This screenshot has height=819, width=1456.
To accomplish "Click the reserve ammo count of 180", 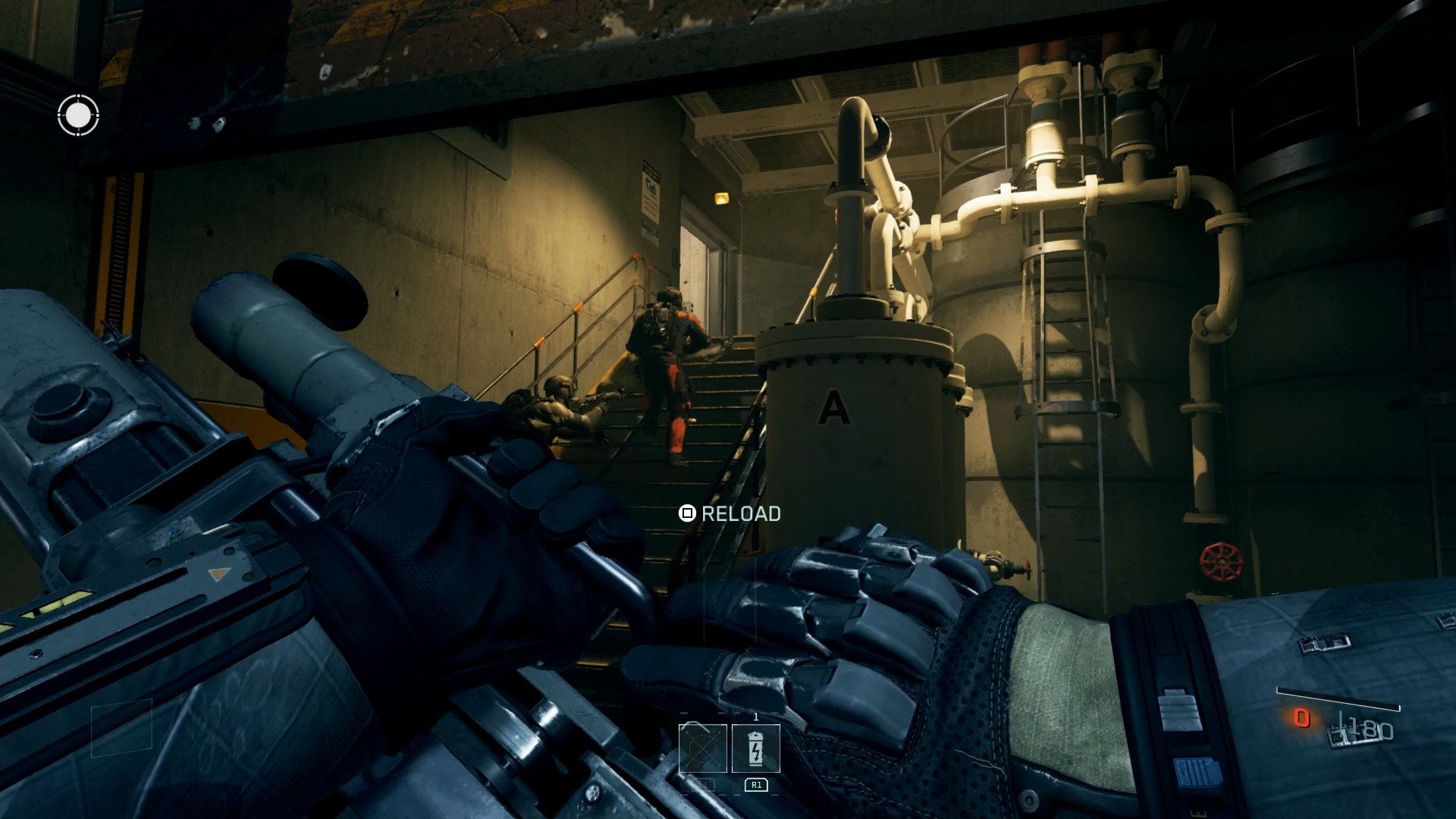I will tap(1367, 729).
